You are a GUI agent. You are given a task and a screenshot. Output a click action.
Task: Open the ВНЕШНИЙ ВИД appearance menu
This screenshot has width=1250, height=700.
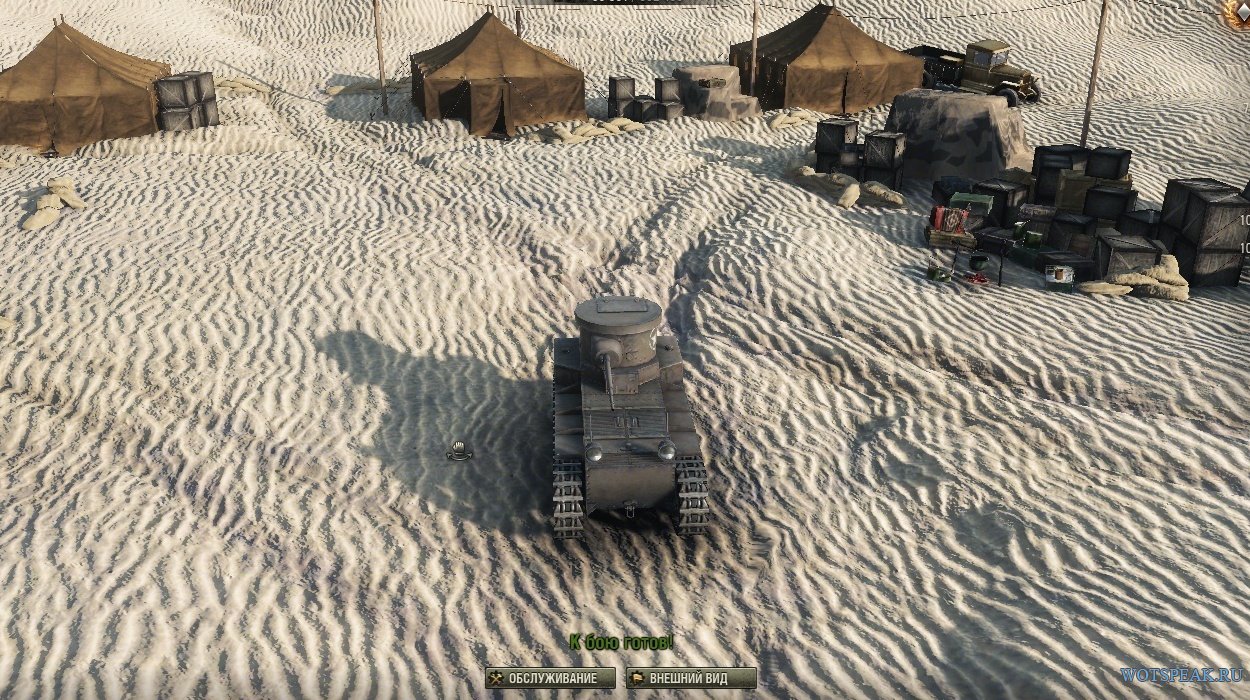pyautogui.click(x=691, y=678)
